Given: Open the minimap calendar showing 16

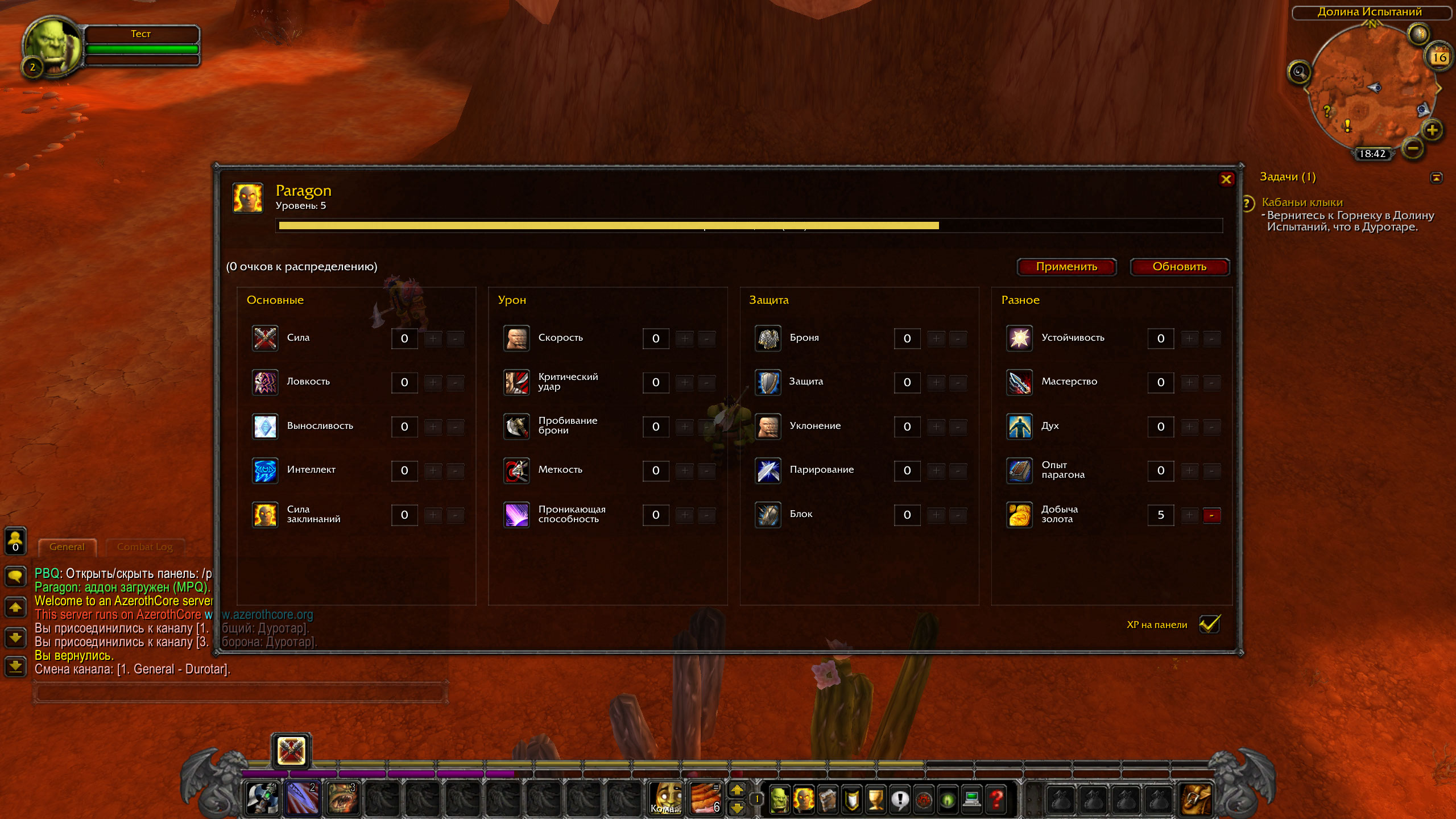Looking at the screenshot, I should click(x=1439, y=57).
